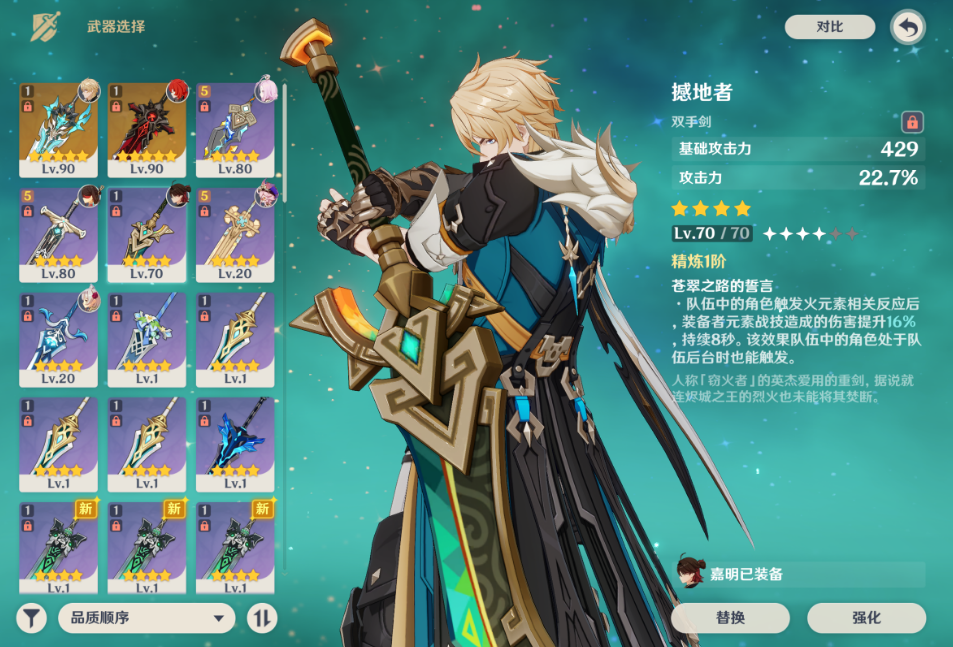Viewport: 953px width, 647px height.
Task: Select the Lv.70 Earth Shaker claymore
Action: [x=146, y=233]
